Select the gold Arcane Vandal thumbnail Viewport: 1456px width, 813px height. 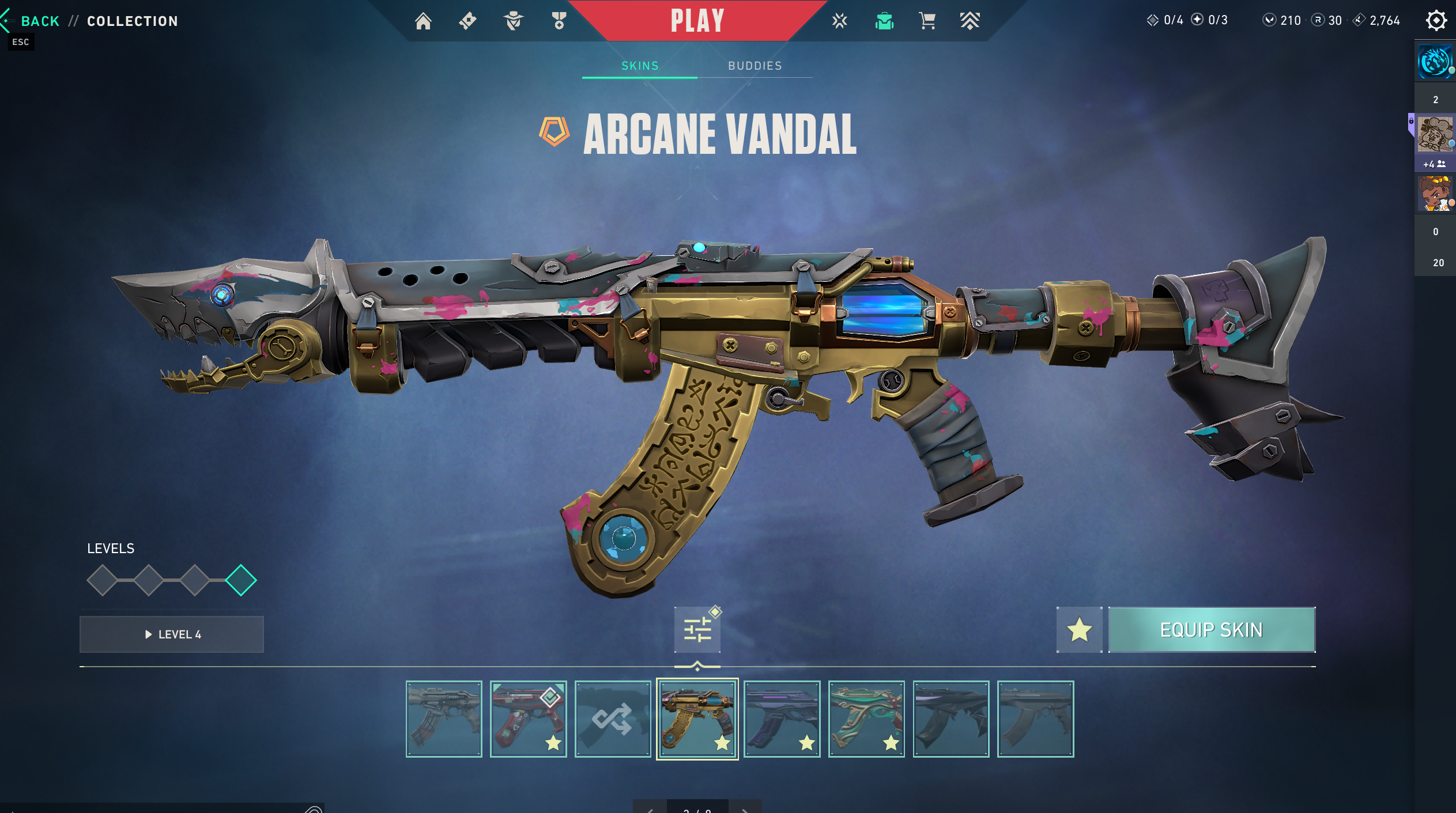[697, 719]
